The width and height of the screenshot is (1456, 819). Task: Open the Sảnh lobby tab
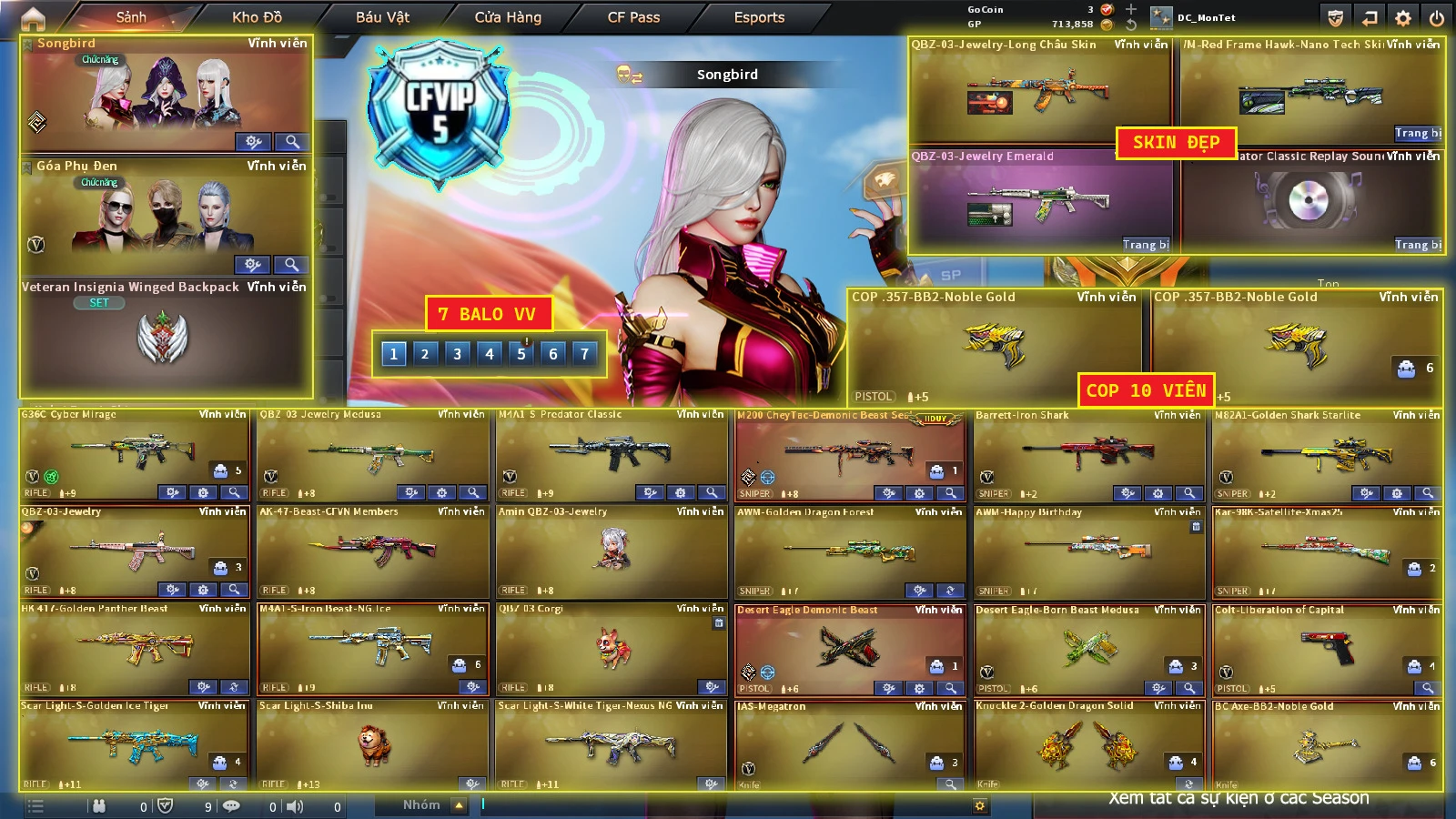tap(131, 17)
